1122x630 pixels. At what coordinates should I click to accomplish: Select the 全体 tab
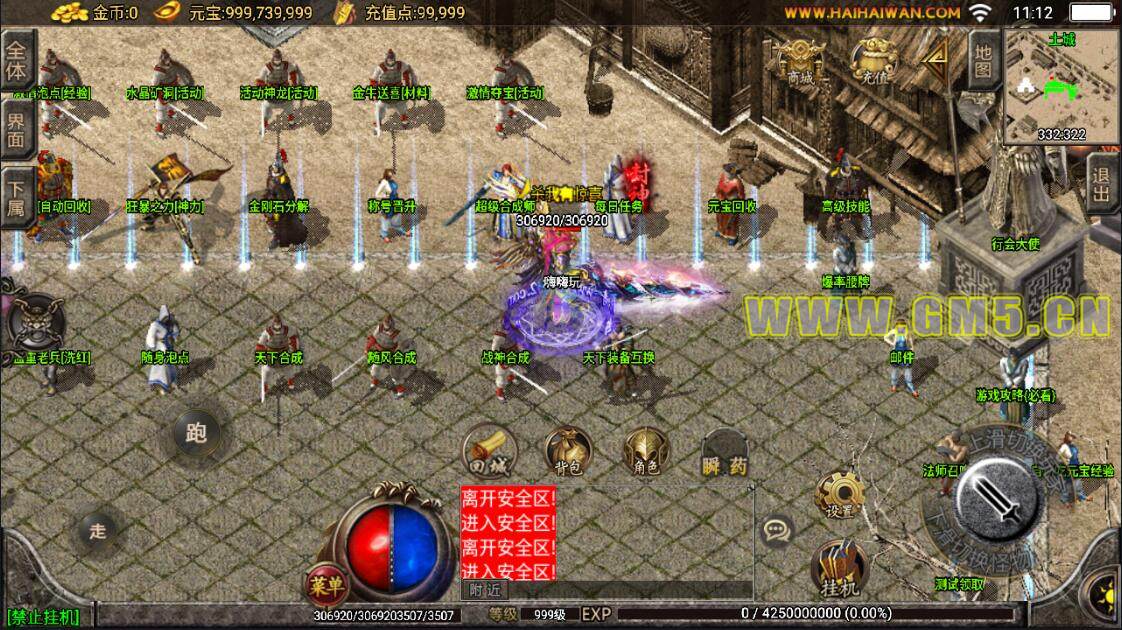[x=16, y=60]
